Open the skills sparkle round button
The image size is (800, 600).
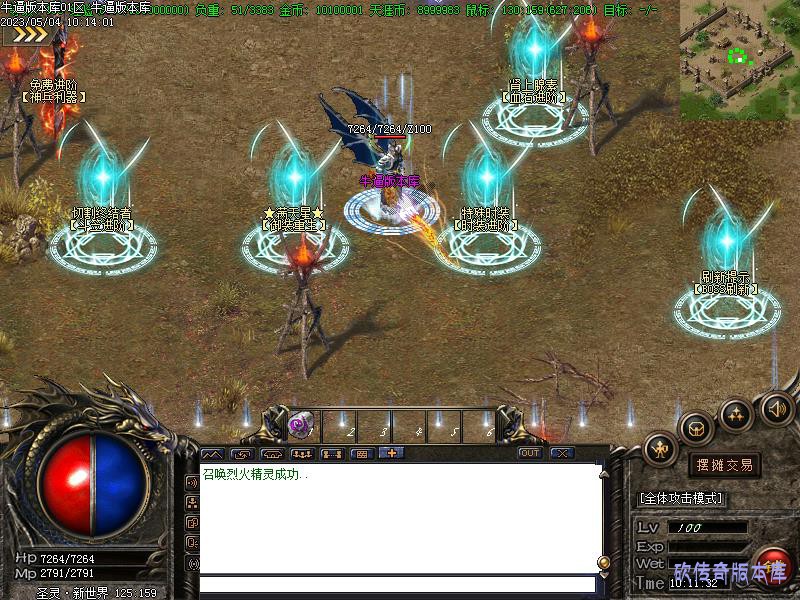(x=737, y=413)
